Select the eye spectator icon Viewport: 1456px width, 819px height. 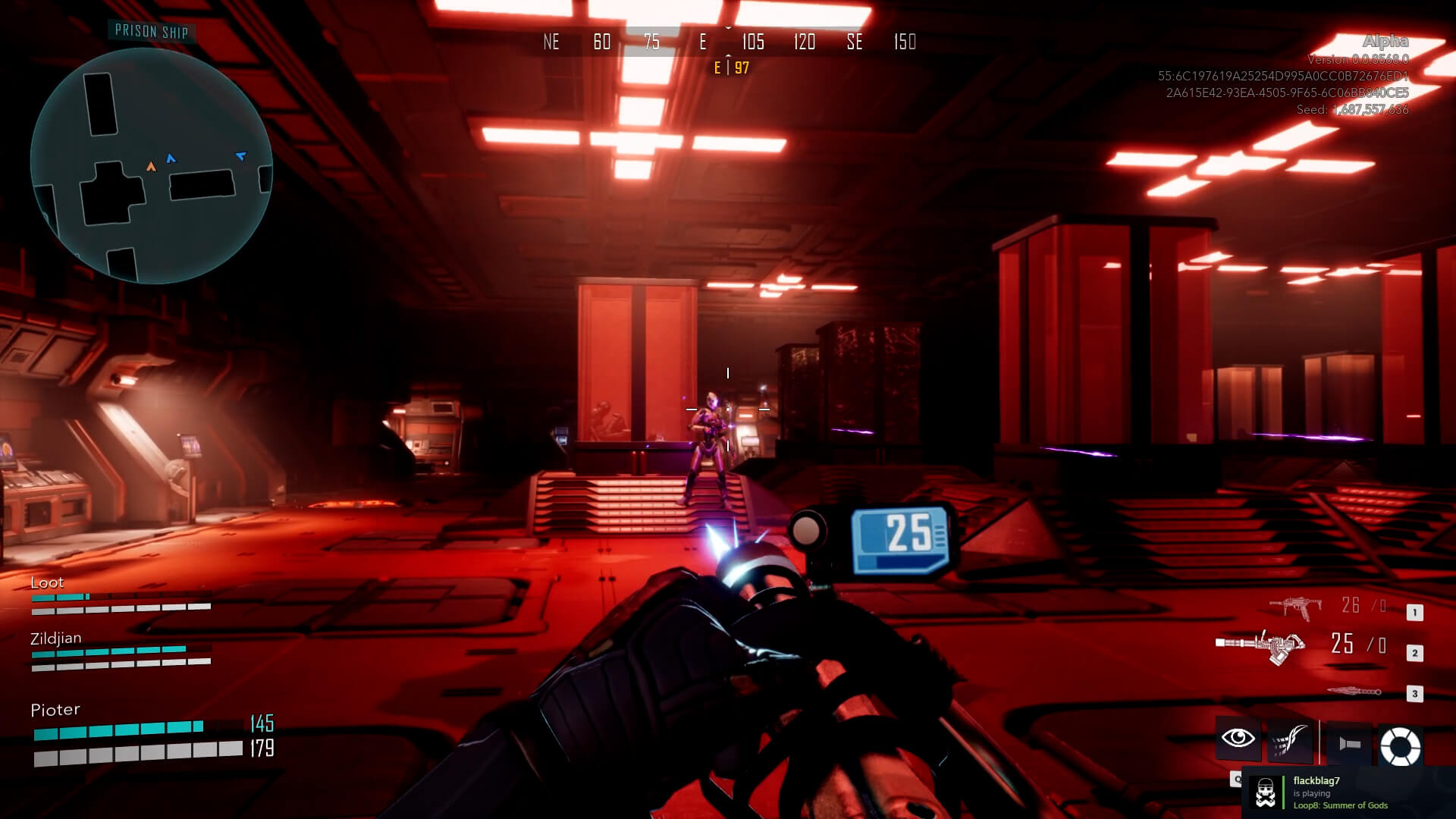1238,737
